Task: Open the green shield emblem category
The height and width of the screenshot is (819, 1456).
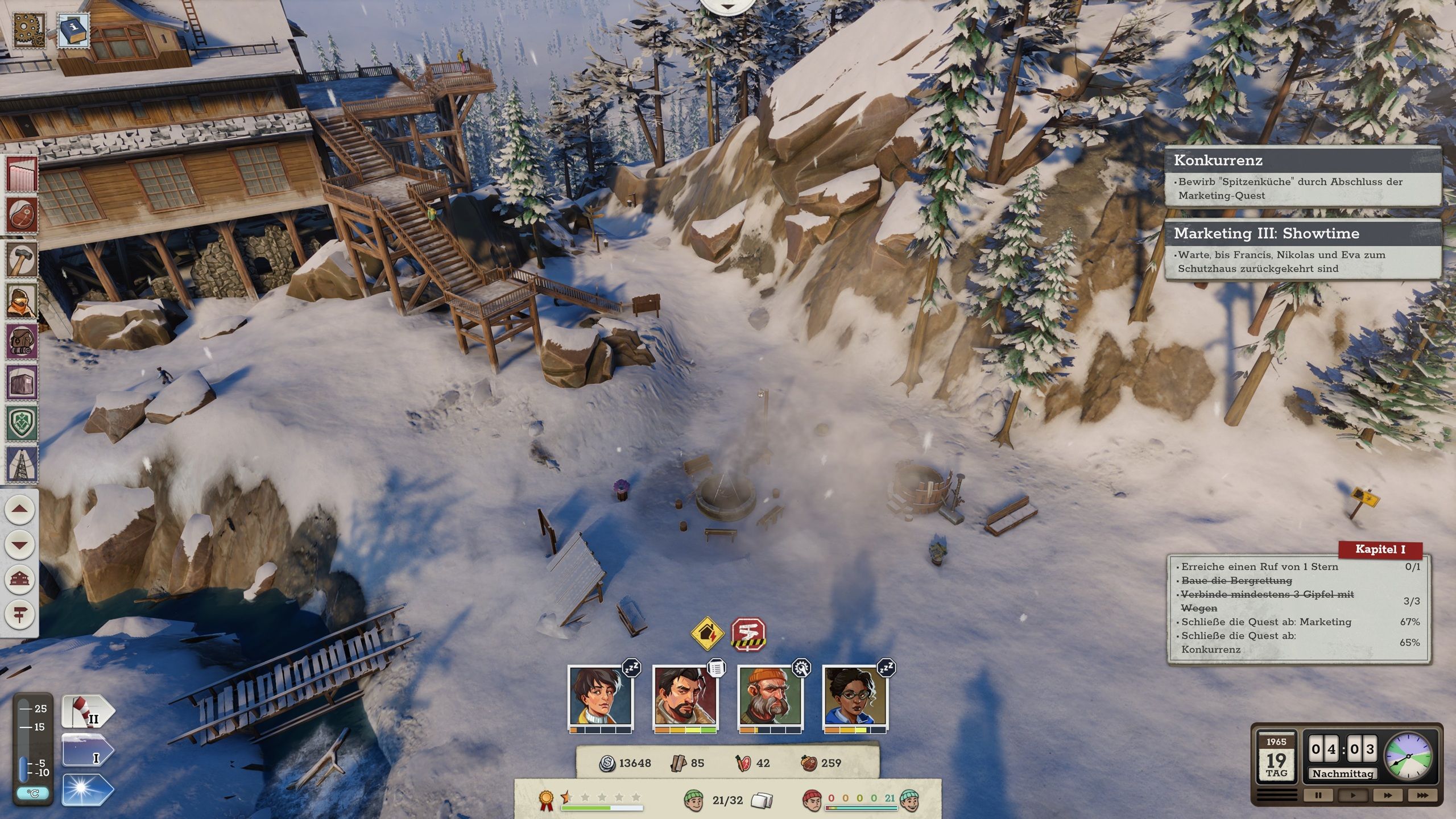Action: click(22, 423)
